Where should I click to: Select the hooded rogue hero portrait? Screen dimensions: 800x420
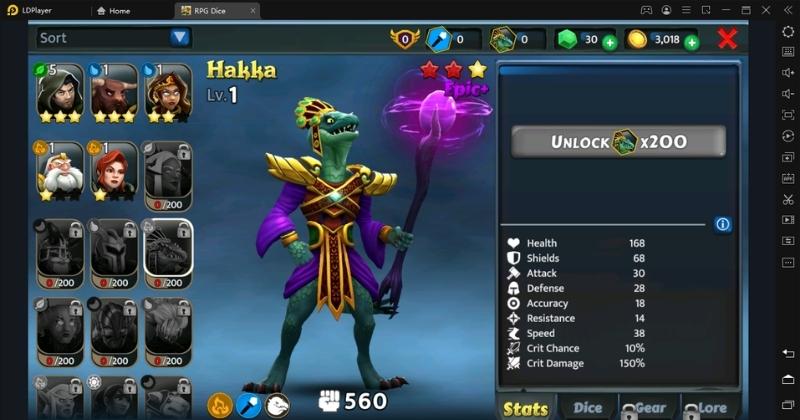click(x=60, y=93)
